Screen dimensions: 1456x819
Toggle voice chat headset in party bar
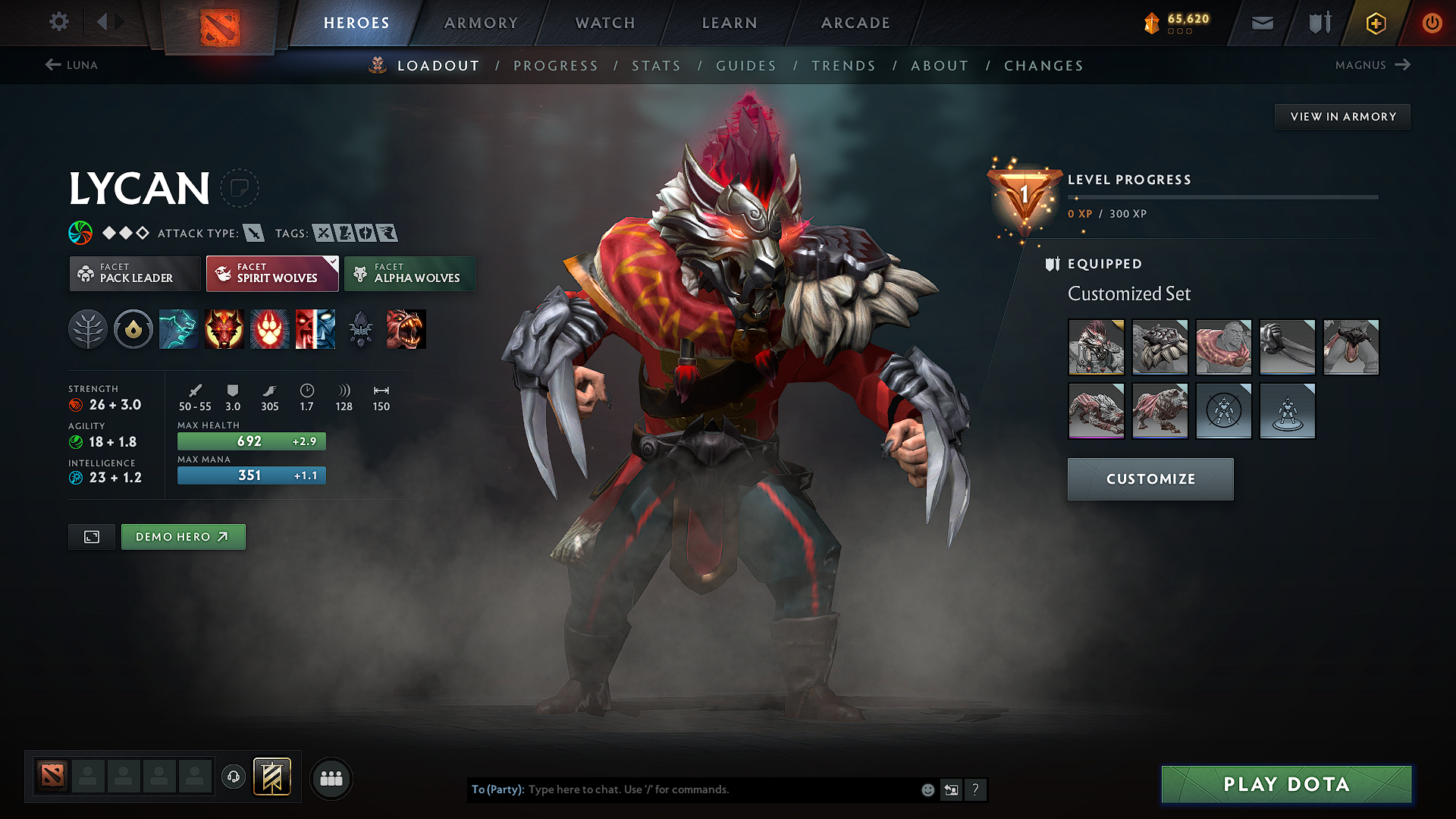234,778
